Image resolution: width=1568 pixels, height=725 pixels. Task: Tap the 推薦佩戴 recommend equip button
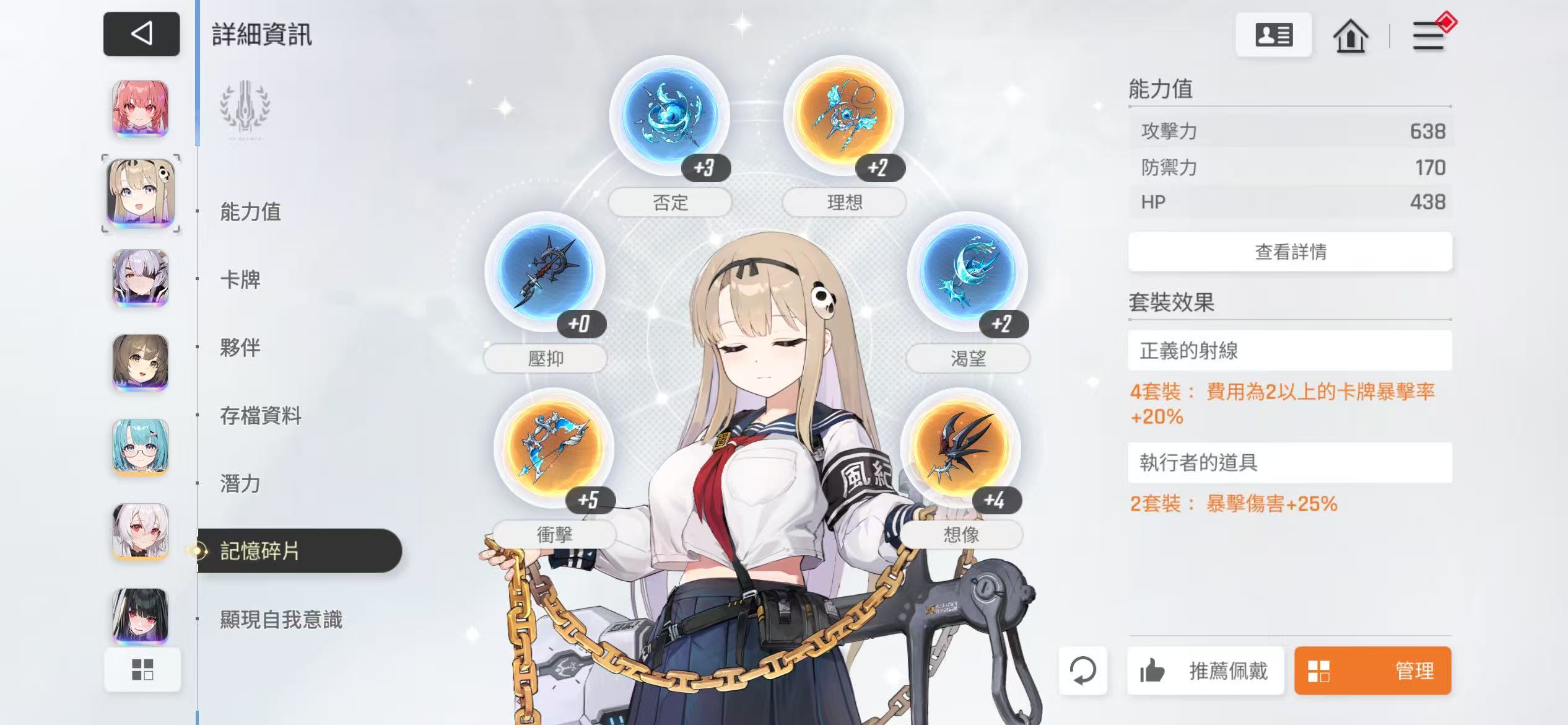coord(1205,670)
